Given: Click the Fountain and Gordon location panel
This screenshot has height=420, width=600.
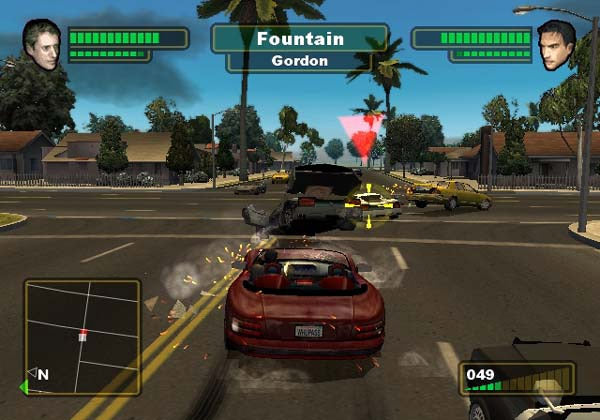Looking at the screenshot, I should (x=300, y=48).
